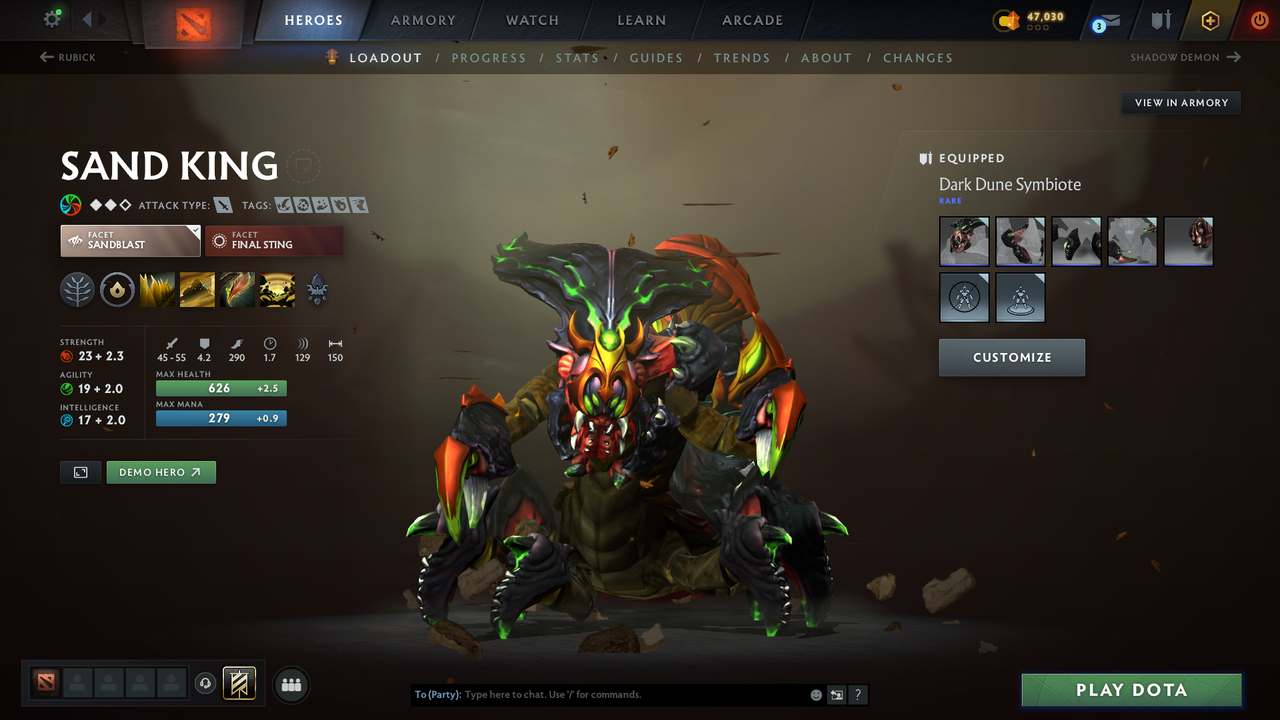Select the Sandblast facet
The image size is (1280, 720).
click(x=130, y=240)
